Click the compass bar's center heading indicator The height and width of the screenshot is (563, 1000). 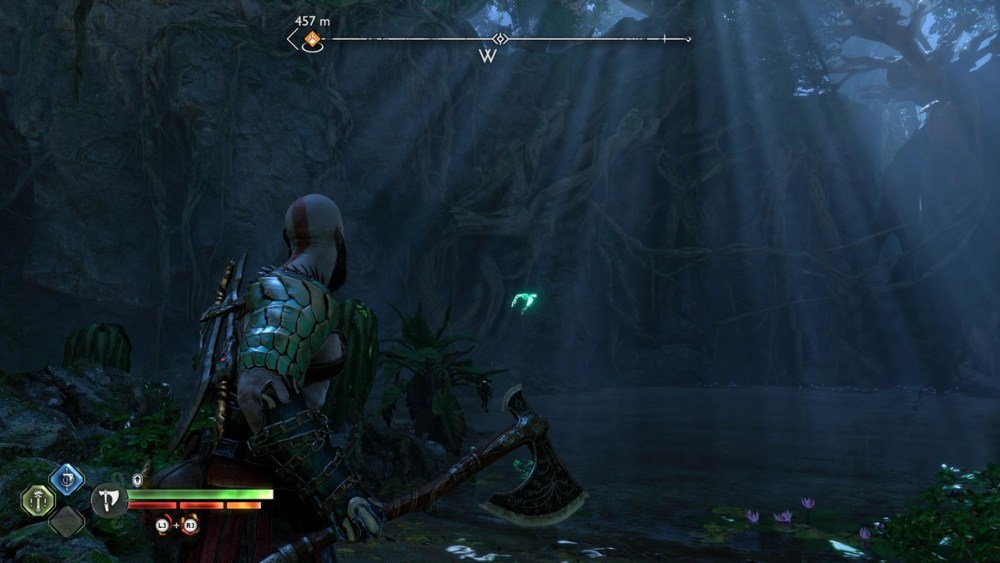[500, 39]
